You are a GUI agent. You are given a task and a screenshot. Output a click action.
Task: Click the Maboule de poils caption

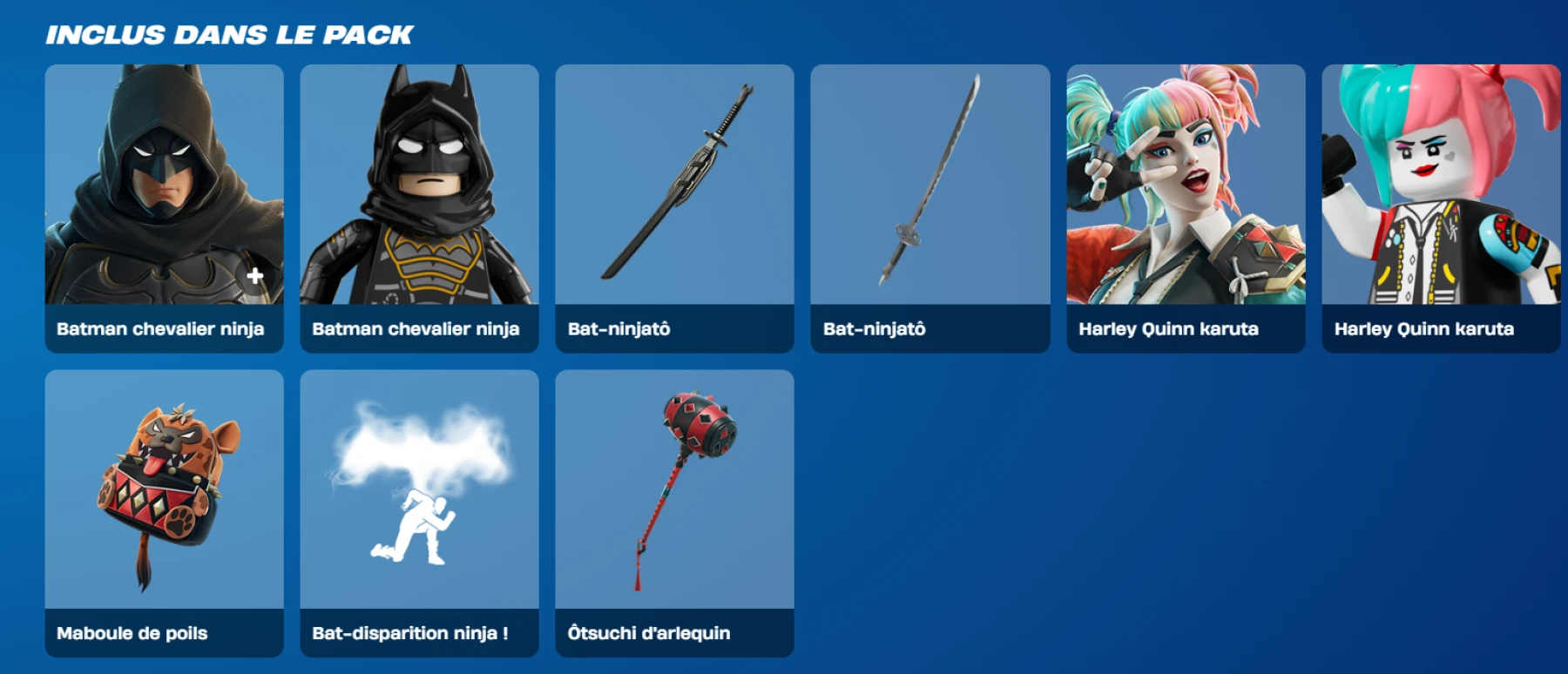click(132, 634)
